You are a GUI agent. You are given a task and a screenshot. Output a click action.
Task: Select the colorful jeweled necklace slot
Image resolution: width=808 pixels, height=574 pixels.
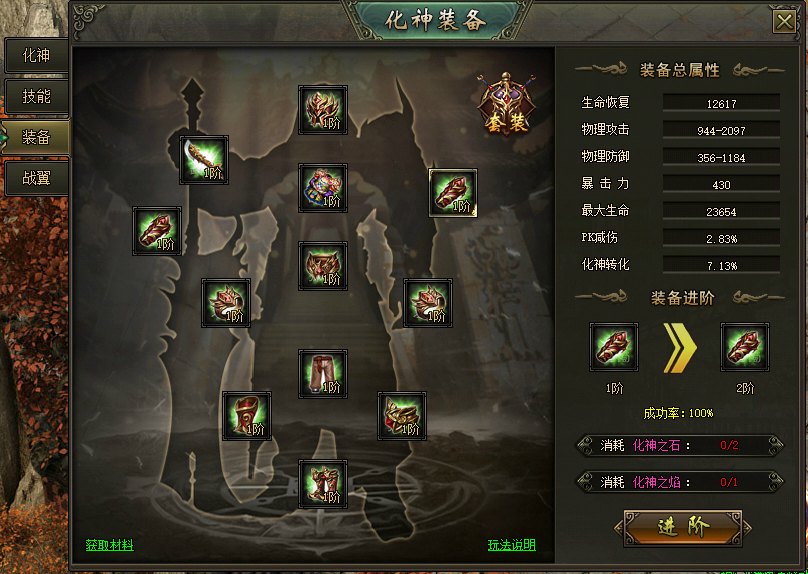coord(323,188)
